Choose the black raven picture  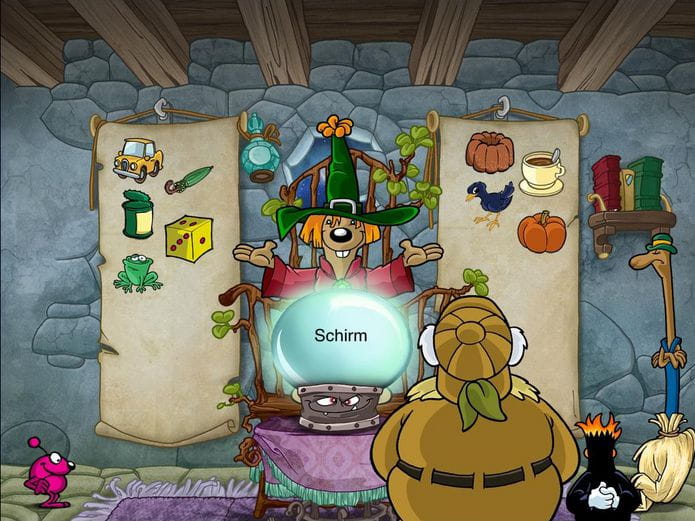point(488,203)
